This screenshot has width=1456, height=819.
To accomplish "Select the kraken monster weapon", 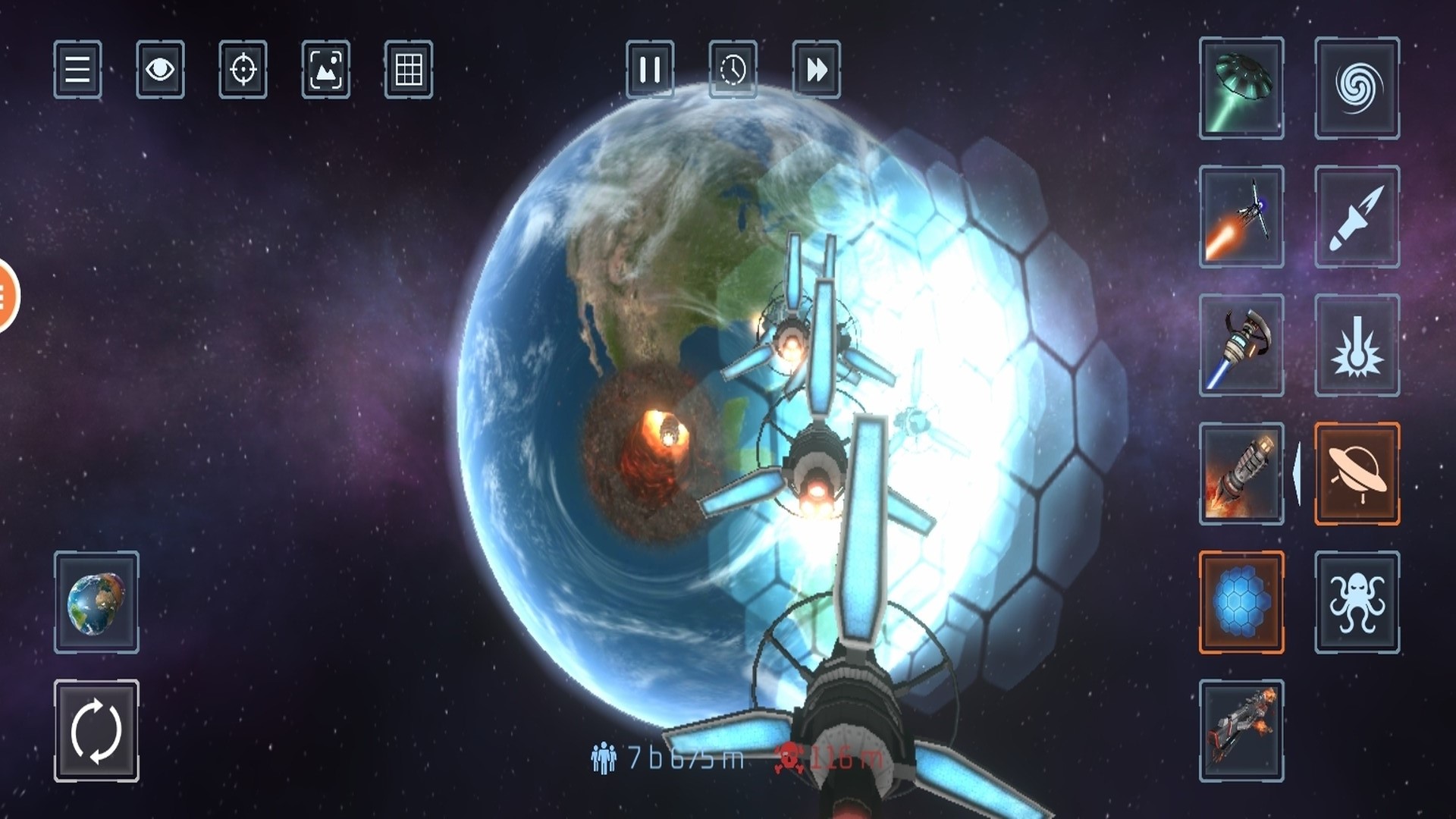I will (1357, 603).
